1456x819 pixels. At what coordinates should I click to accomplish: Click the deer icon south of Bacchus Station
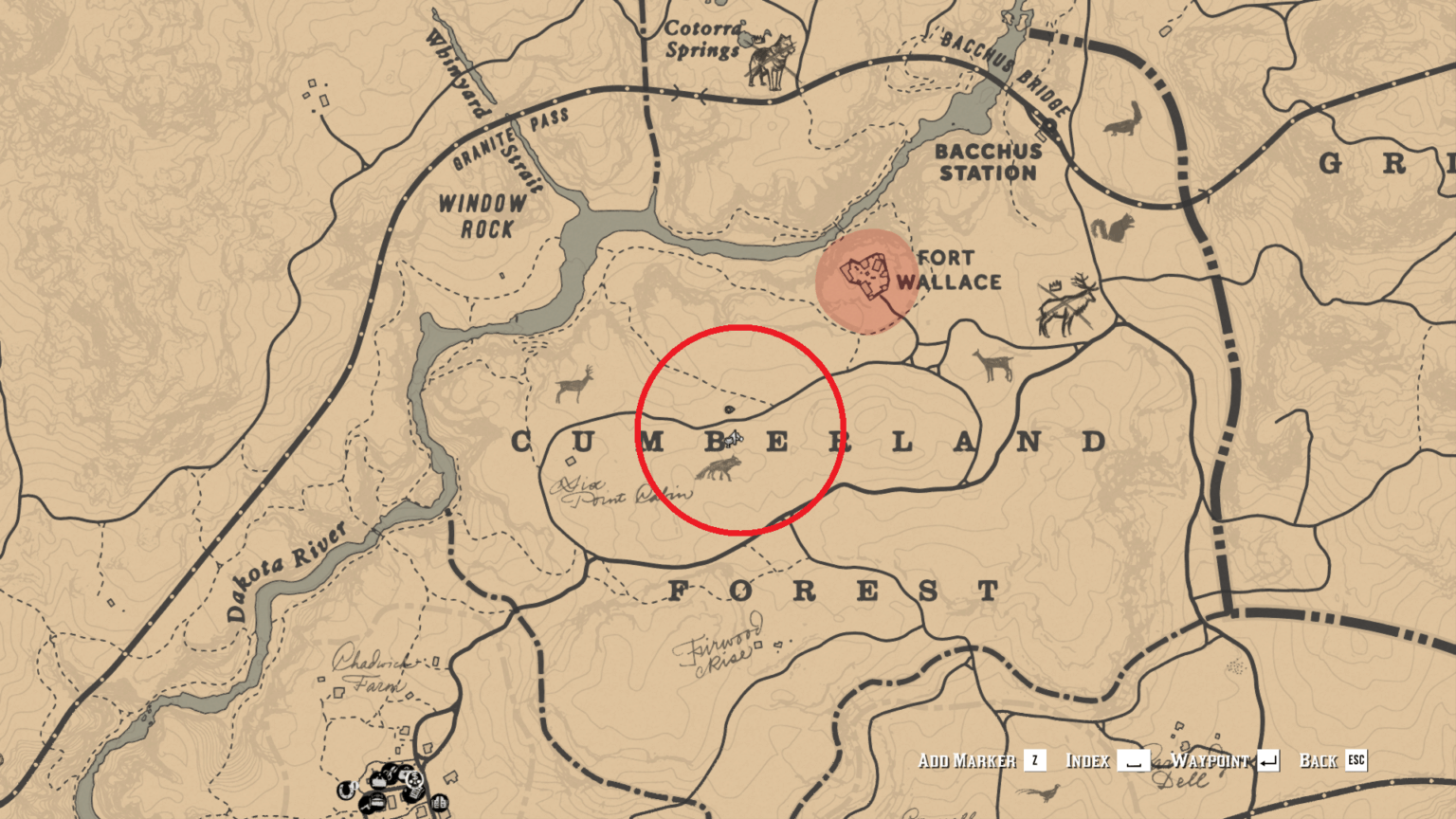coord(992,365)
